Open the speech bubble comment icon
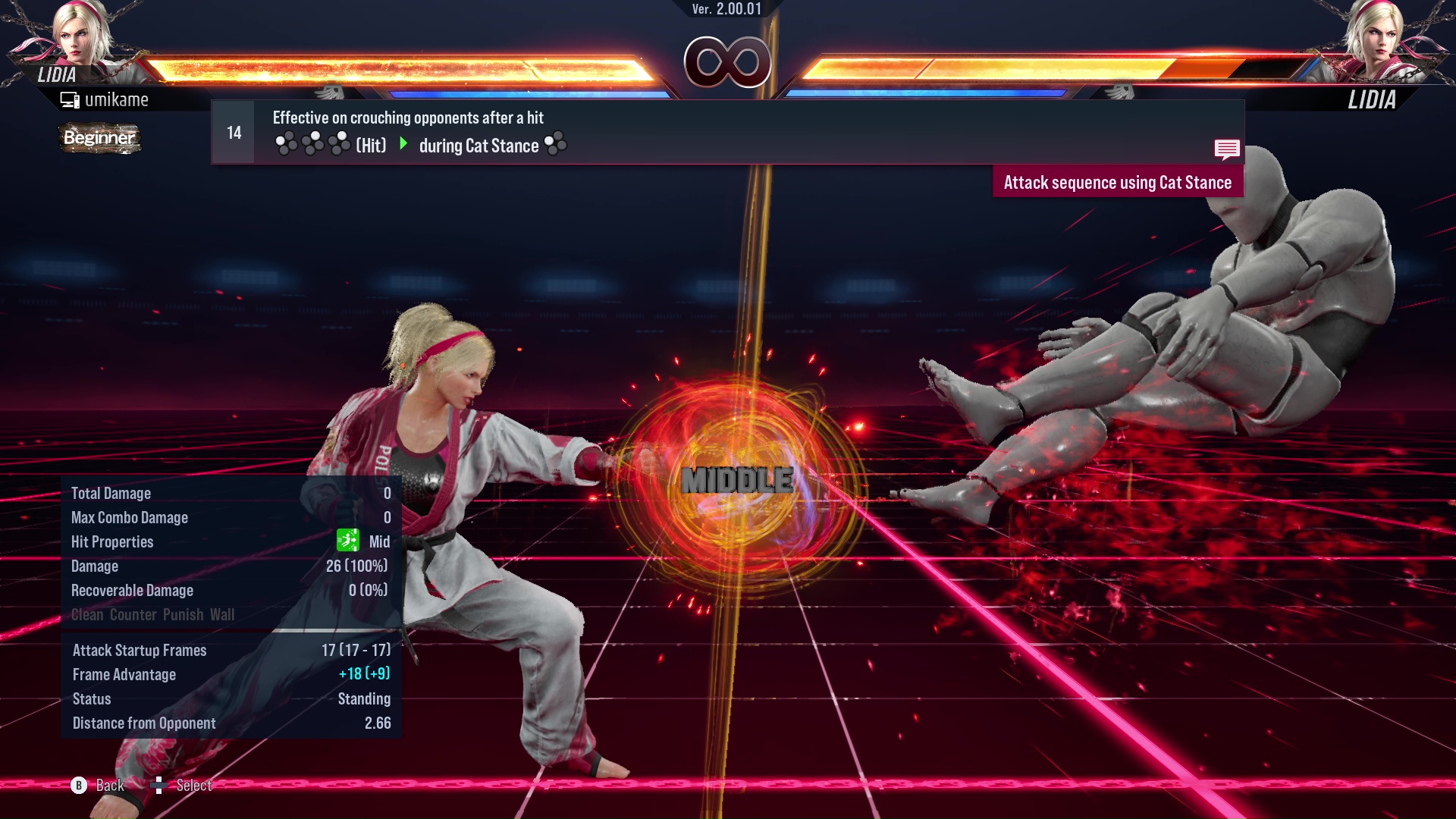Viewport: 1456px width, 819px height. pos(1227,149)
